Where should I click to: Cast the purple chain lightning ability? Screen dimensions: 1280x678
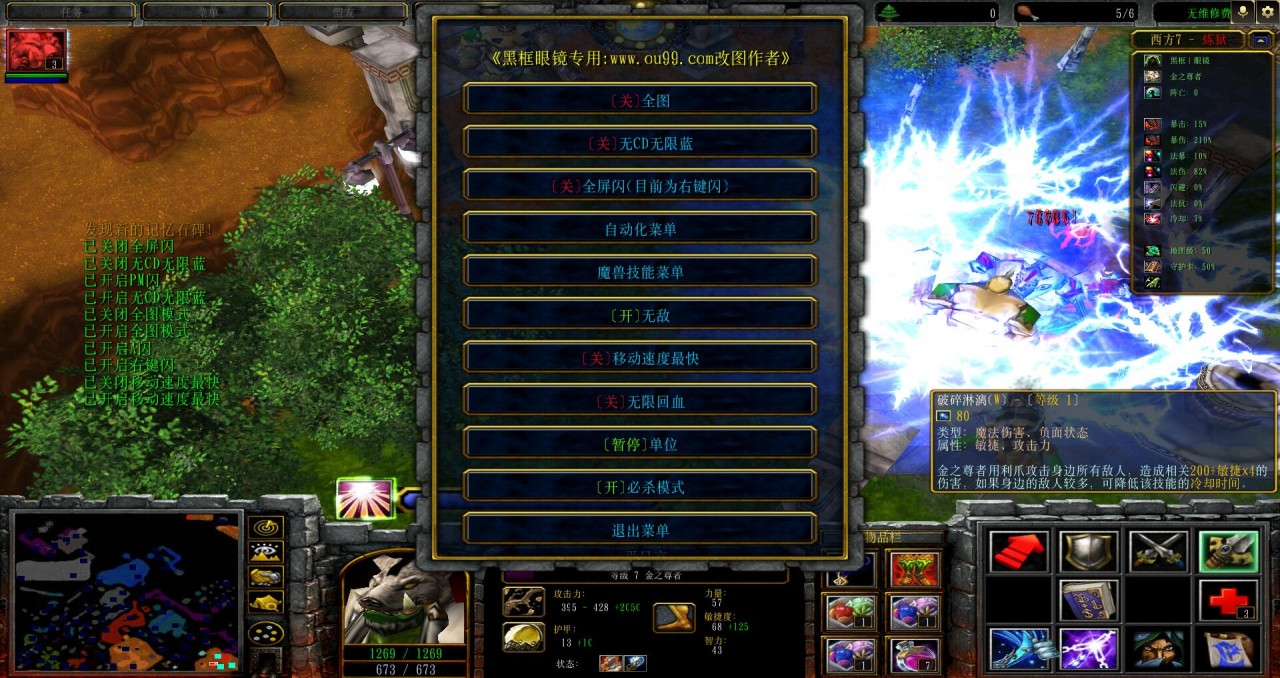(1088, 649)
